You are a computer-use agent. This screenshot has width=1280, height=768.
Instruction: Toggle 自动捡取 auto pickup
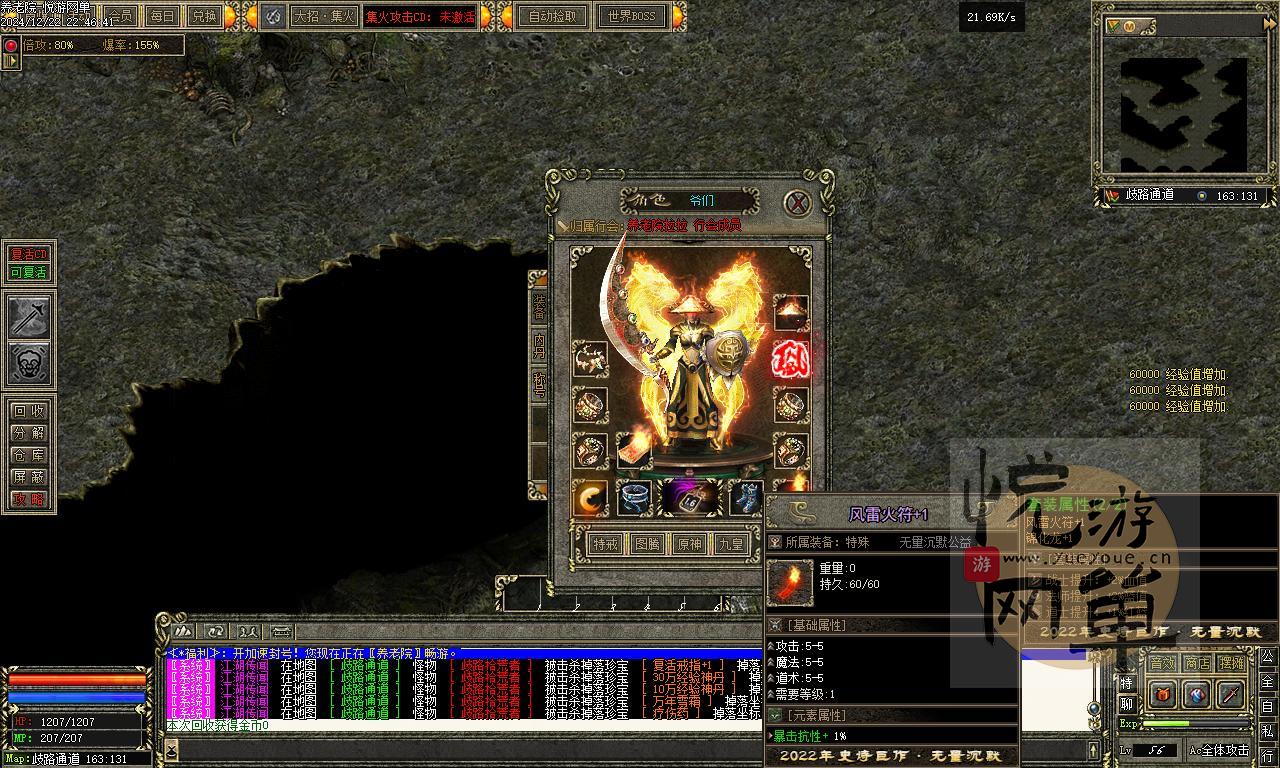pos(553,16)
